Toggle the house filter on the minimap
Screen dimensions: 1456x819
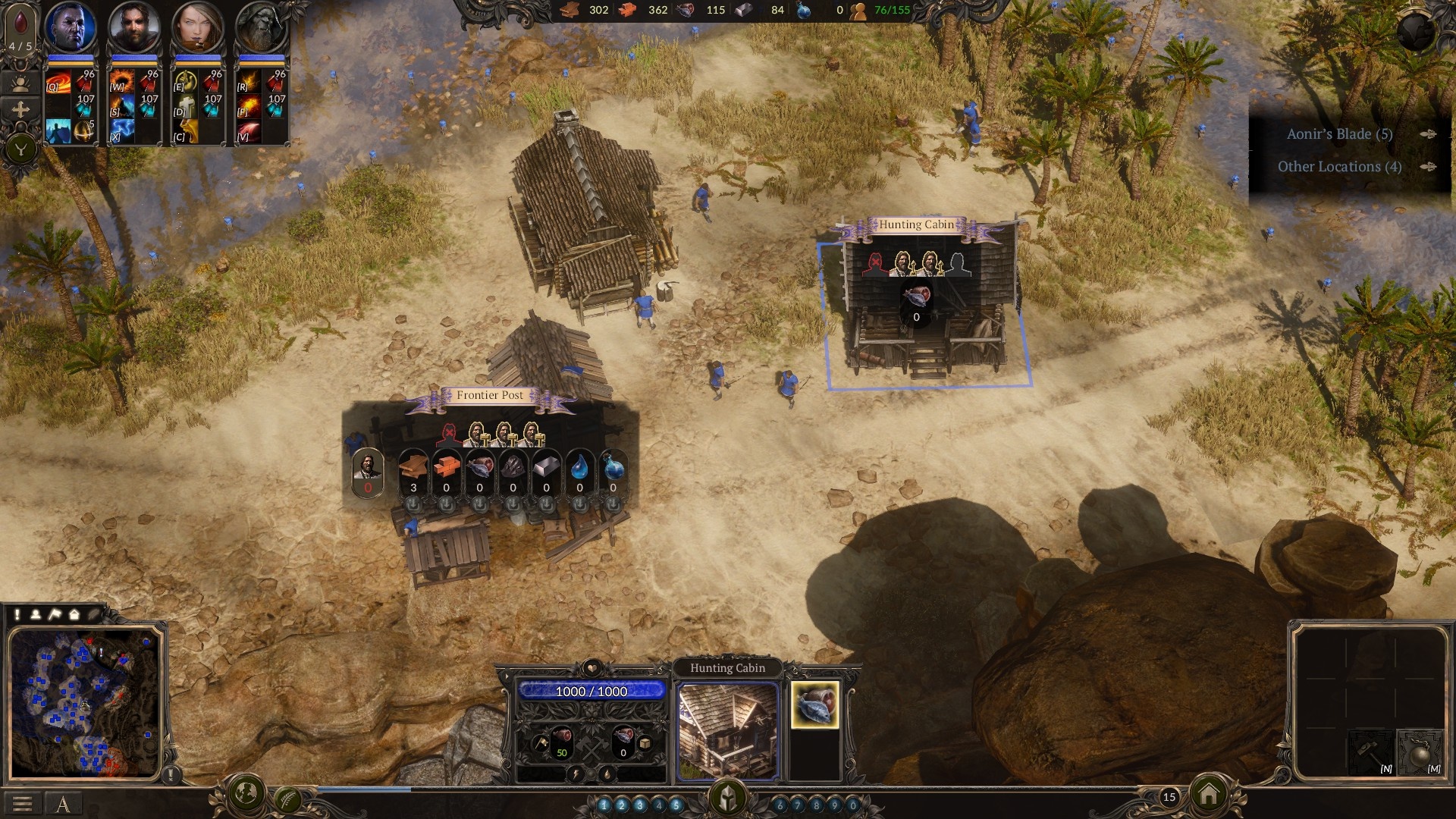tap(74, 614)
